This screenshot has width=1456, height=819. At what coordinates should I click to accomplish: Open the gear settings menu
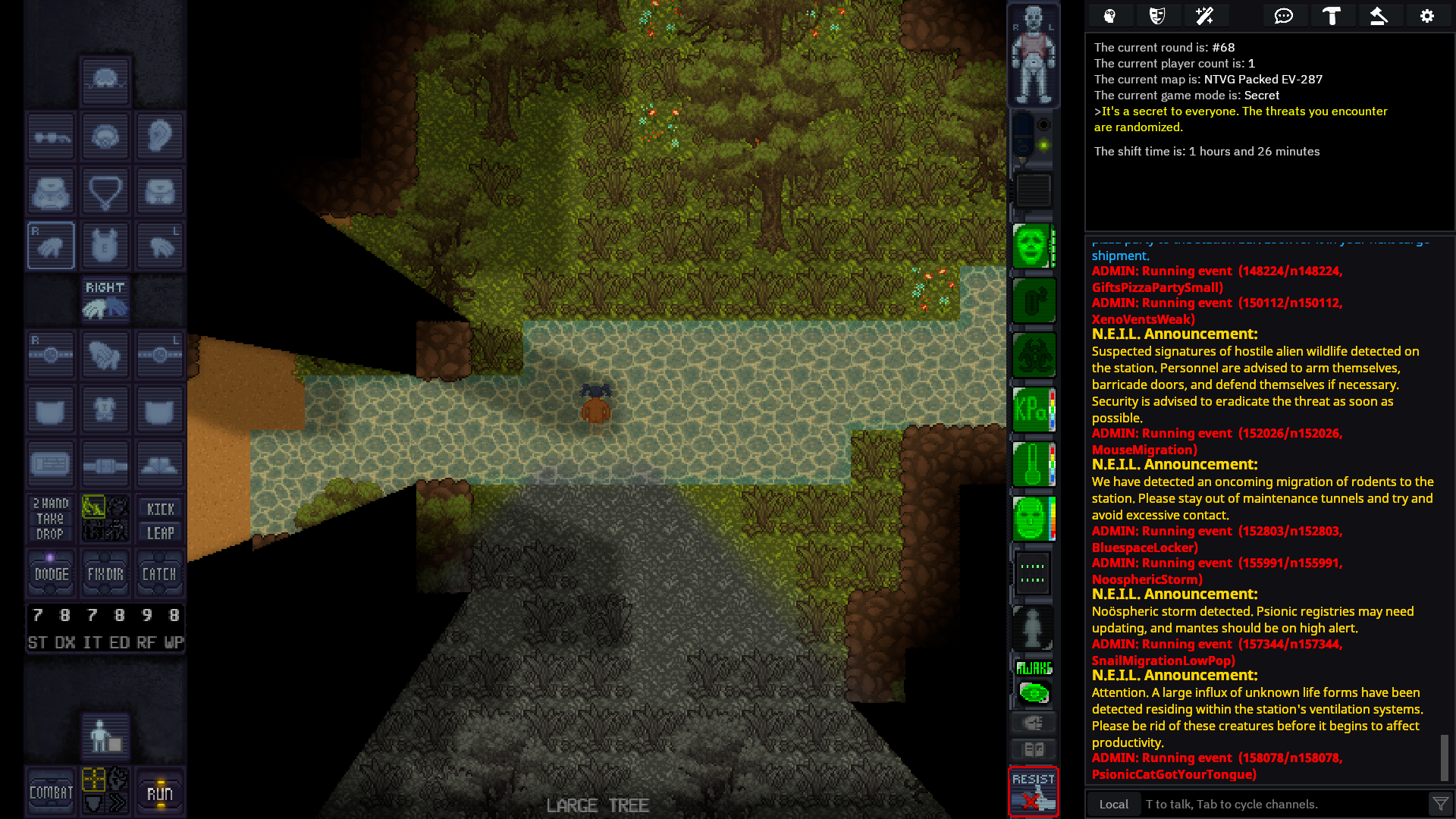(x=1426, y=16)
